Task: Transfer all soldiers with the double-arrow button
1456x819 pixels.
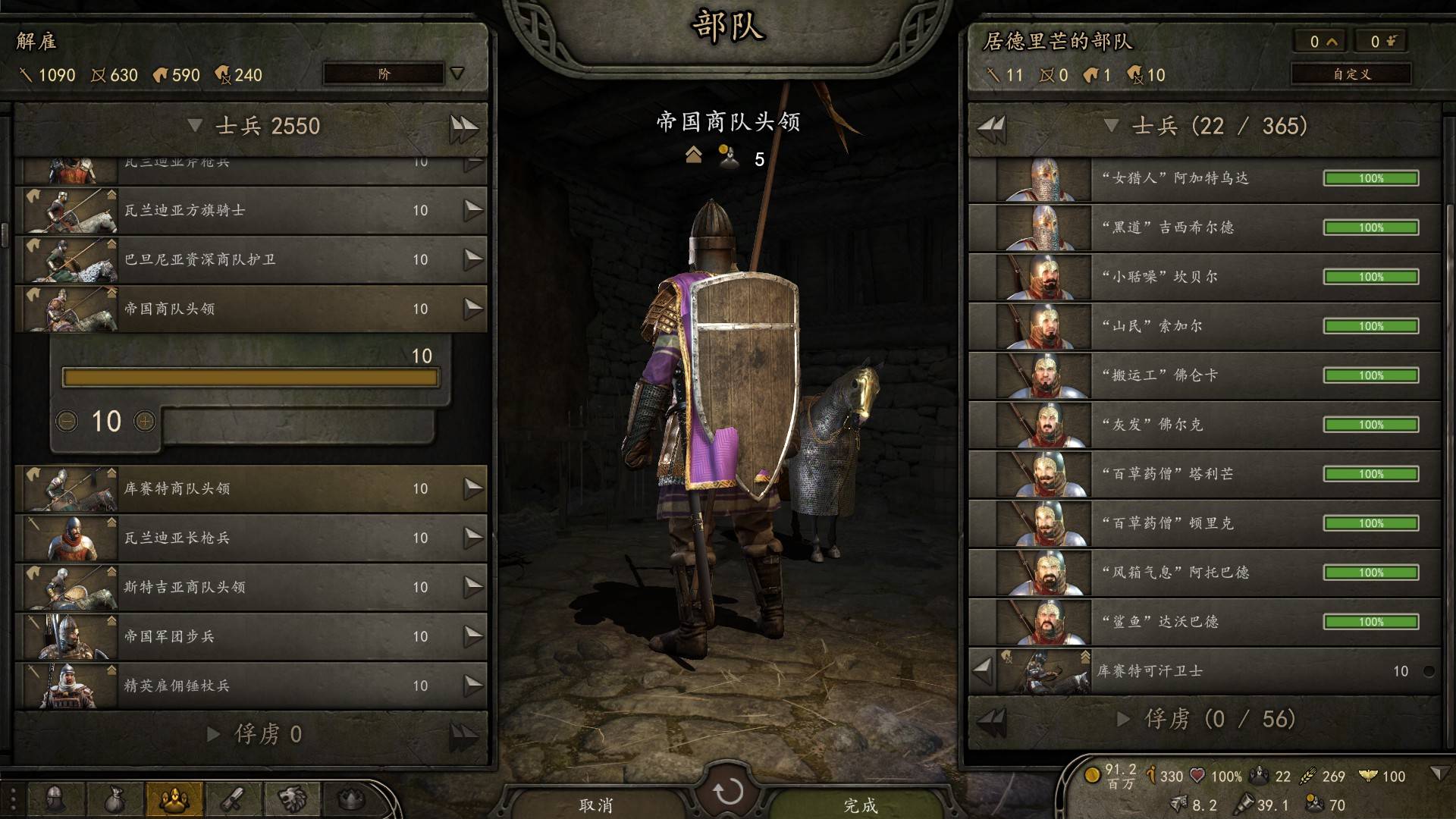Action: (x=463, y=127)
